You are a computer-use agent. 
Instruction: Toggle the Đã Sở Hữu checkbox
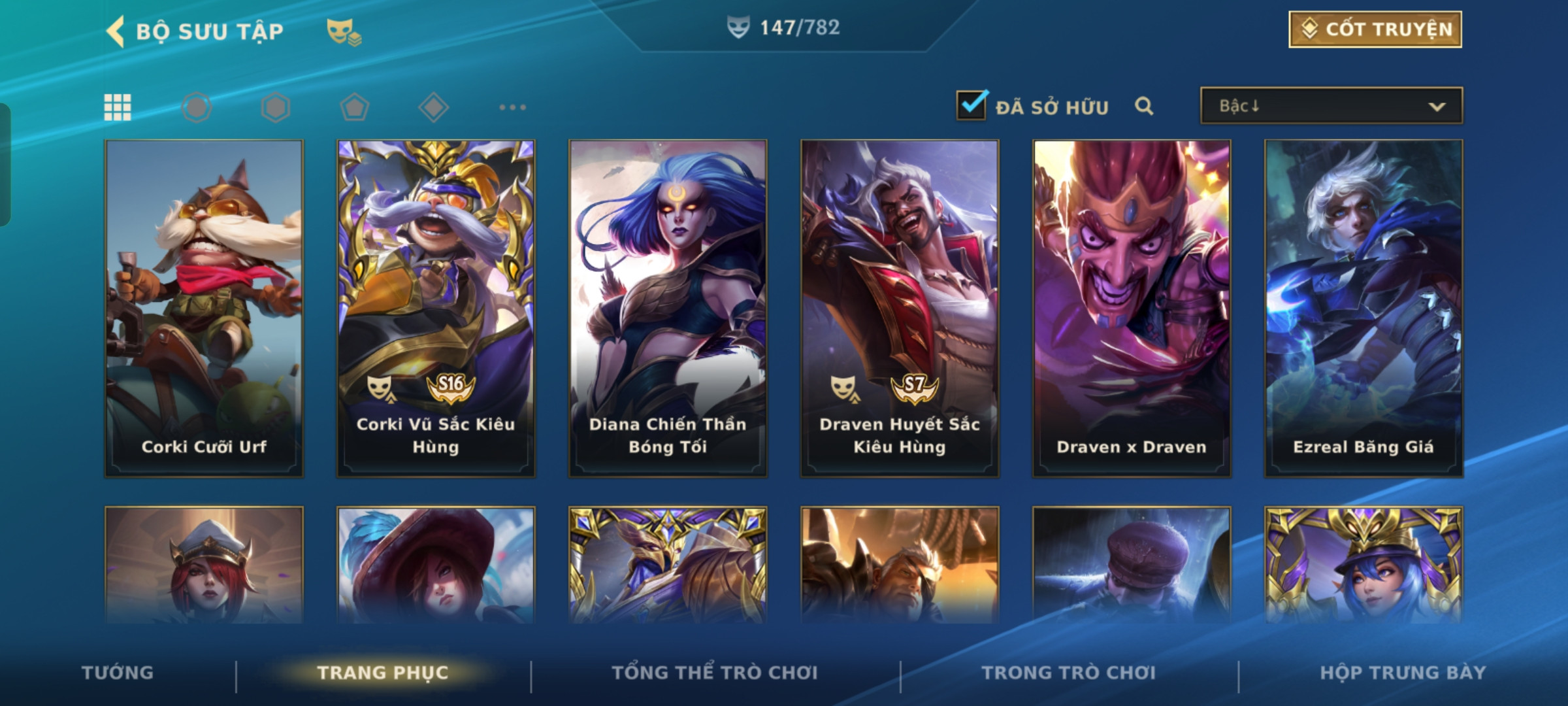click(x=972, y=105)
